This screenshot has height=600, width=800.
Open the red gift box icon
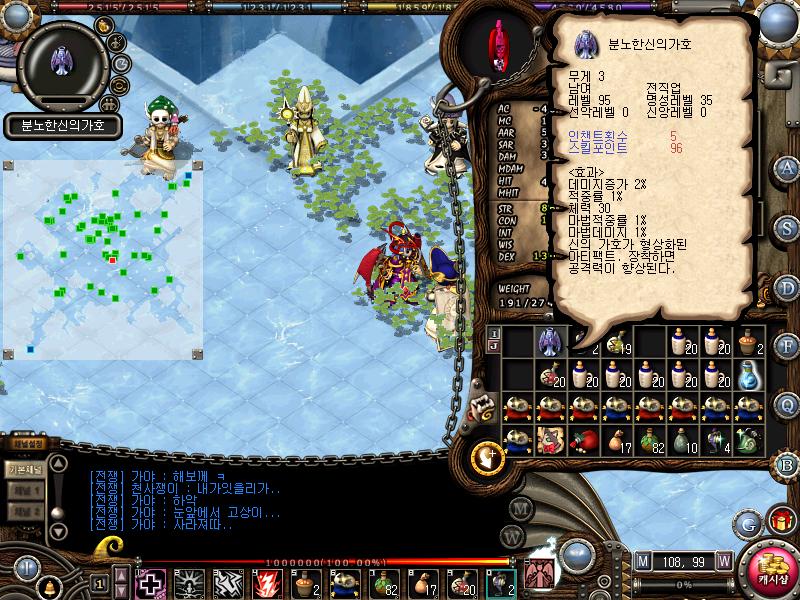779,521
